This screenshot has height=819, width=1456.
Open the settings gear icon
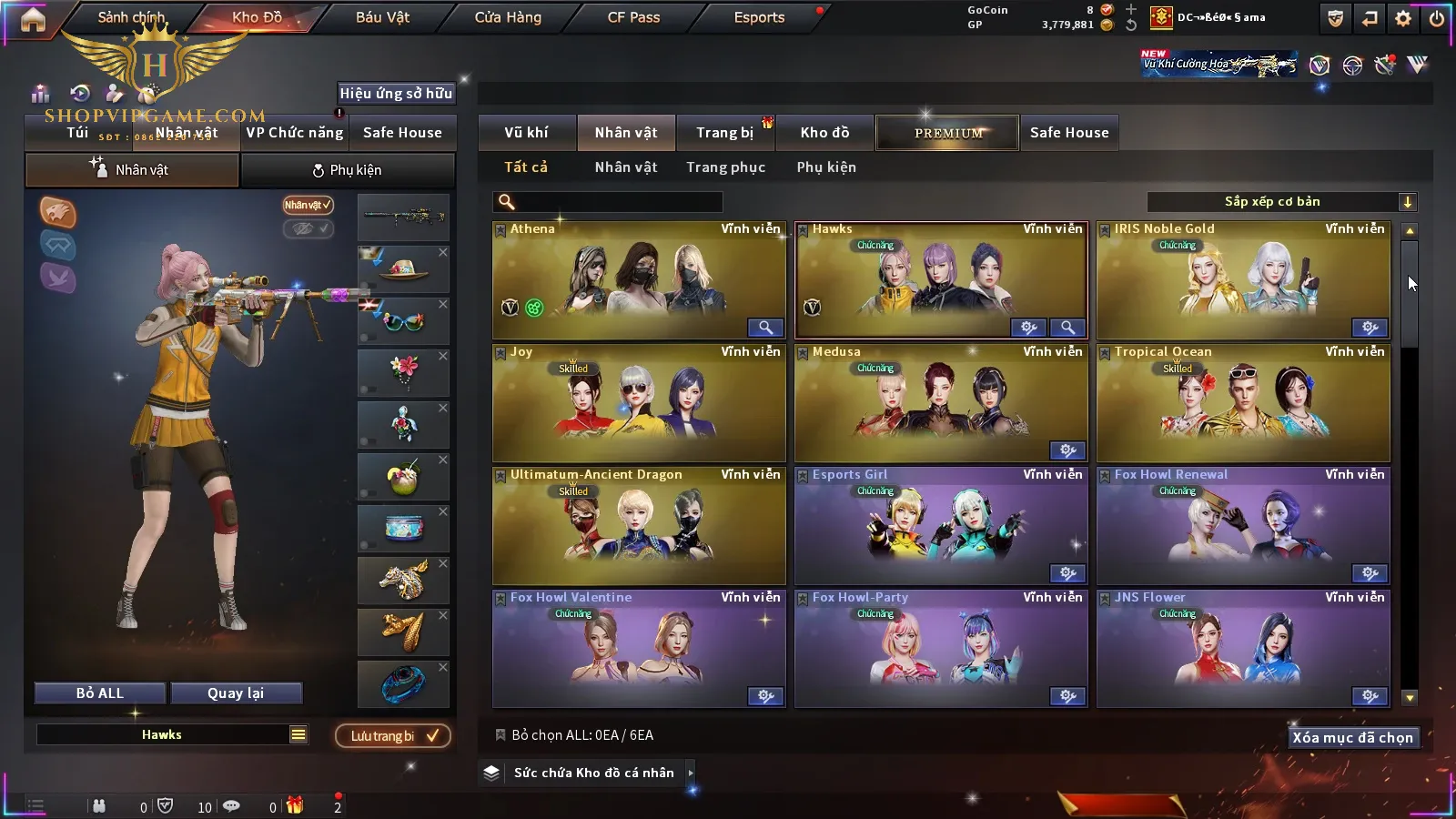(1403, 18)
